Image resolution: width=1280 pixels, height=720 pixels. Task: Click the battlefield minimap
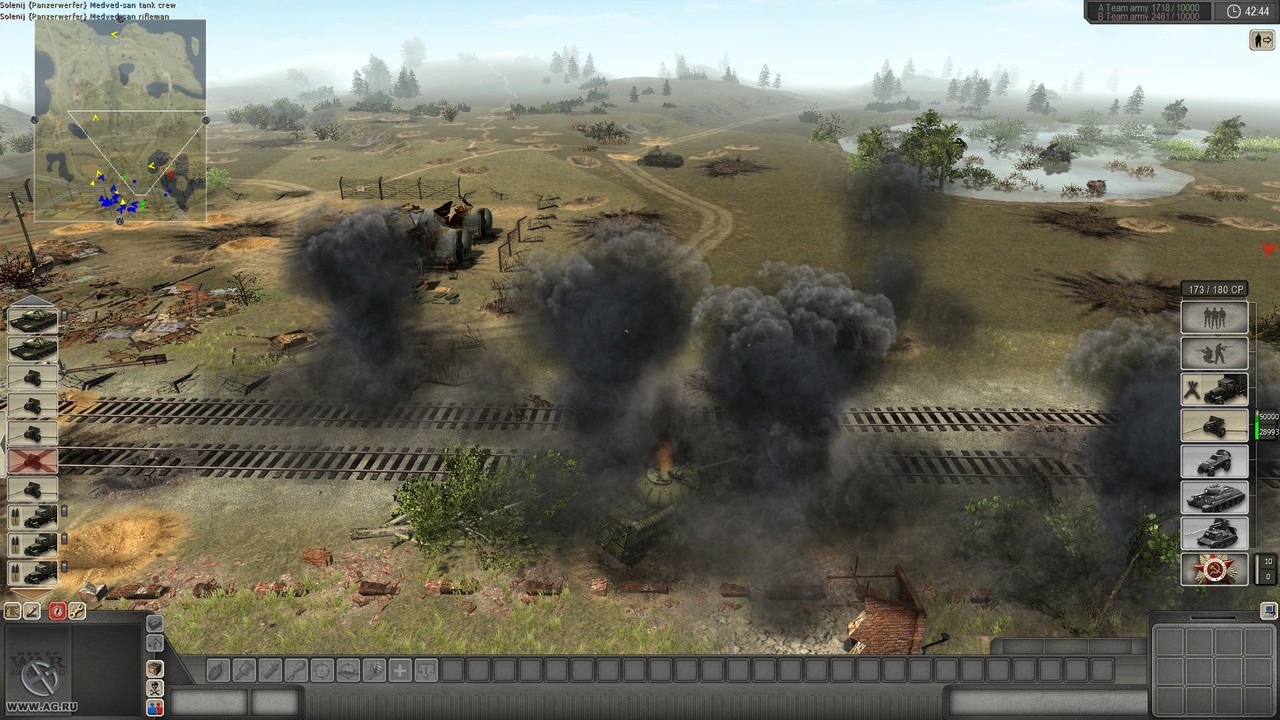(120, 120)
